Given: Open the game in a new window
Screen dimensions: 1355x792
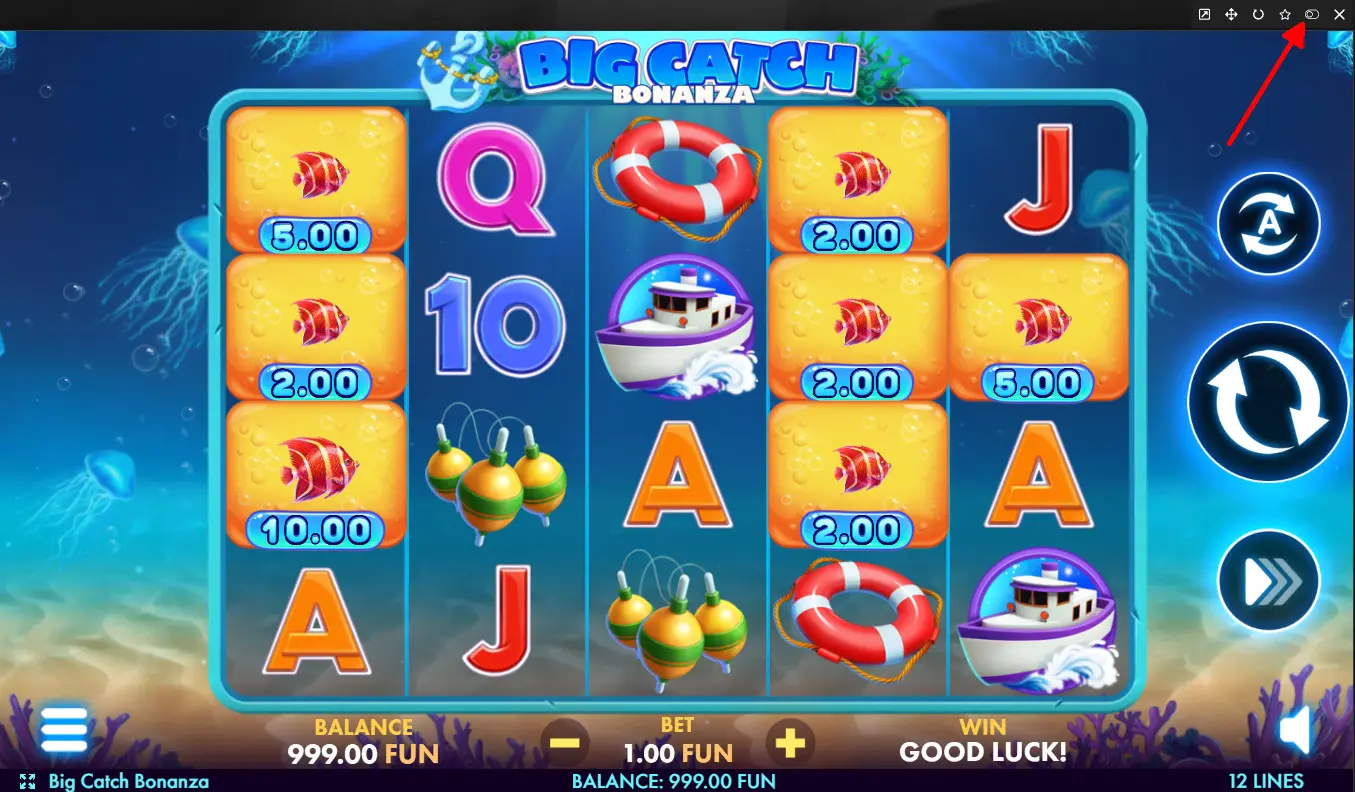Looking at the screenshot, I should [1204, 15].
